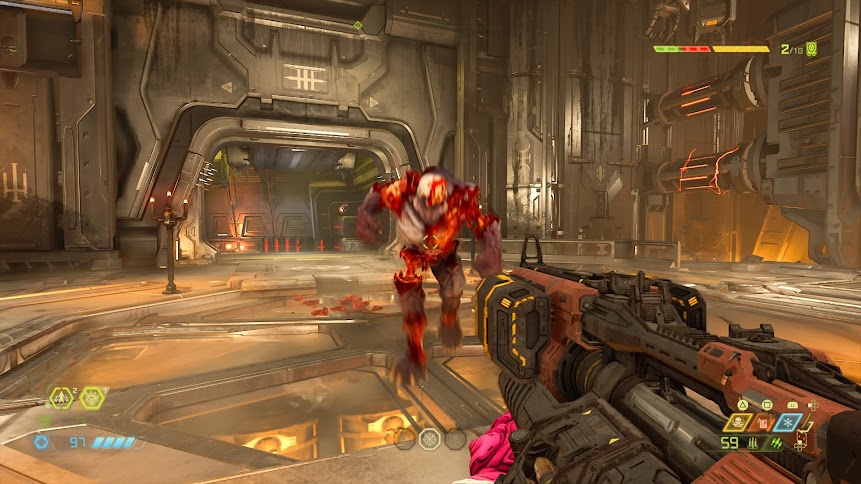Screen dimensions: 861x484
Task: Activate the orange flame belch fuel-can icon
Action: 763,423
